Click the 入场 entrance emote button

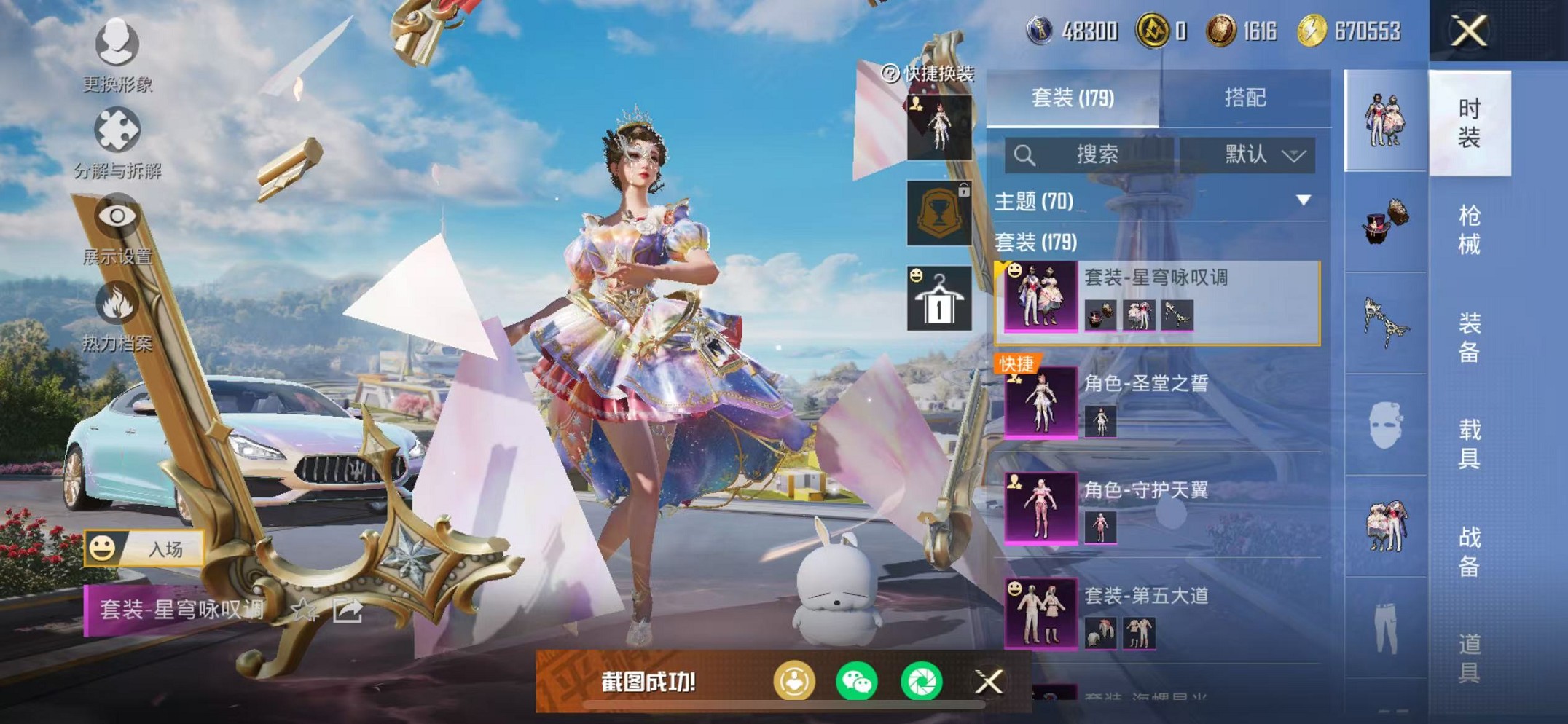click(x=144, y=548)
